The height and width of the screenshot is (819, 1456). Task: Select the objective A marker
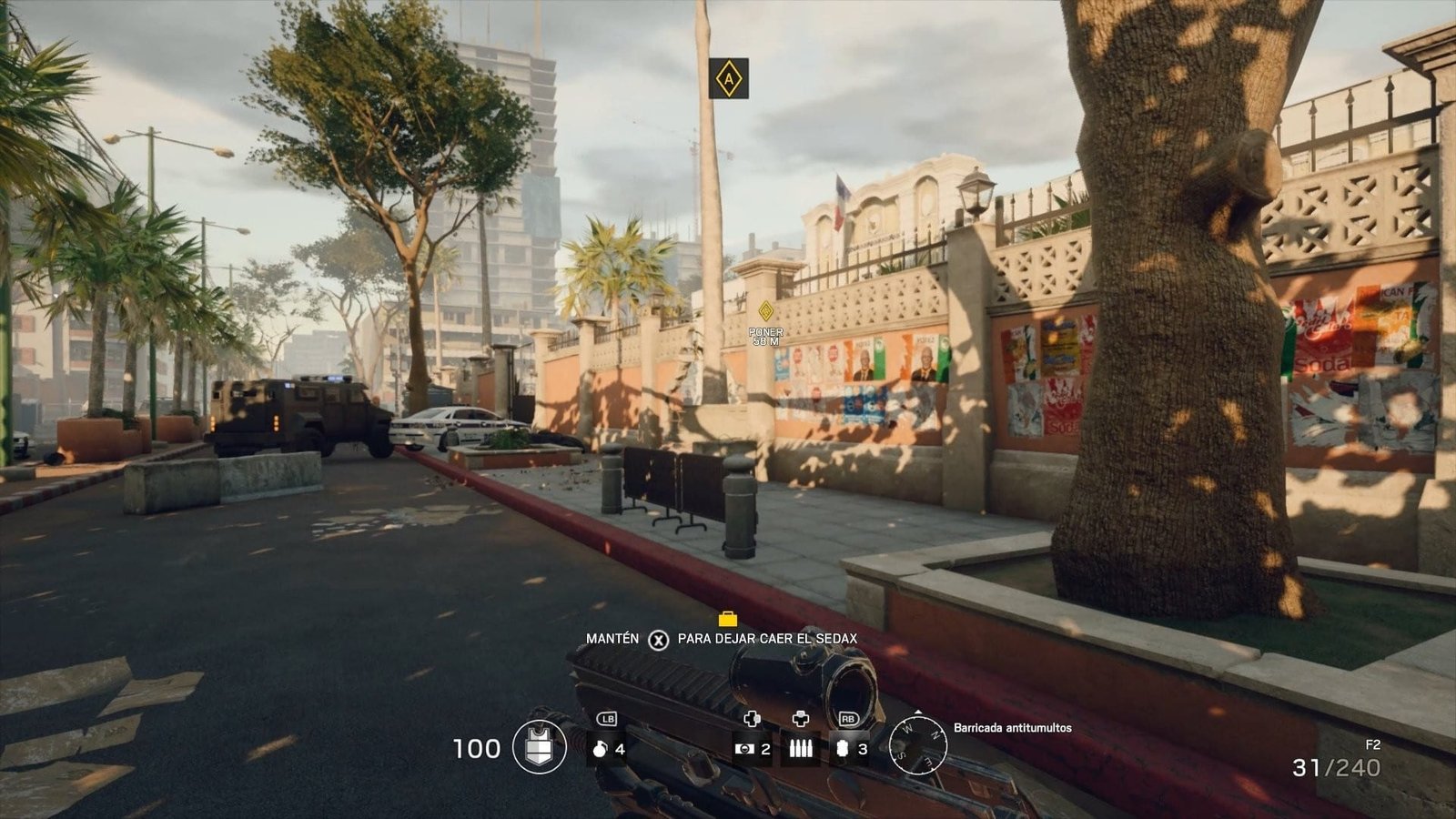tap(728, 78)
